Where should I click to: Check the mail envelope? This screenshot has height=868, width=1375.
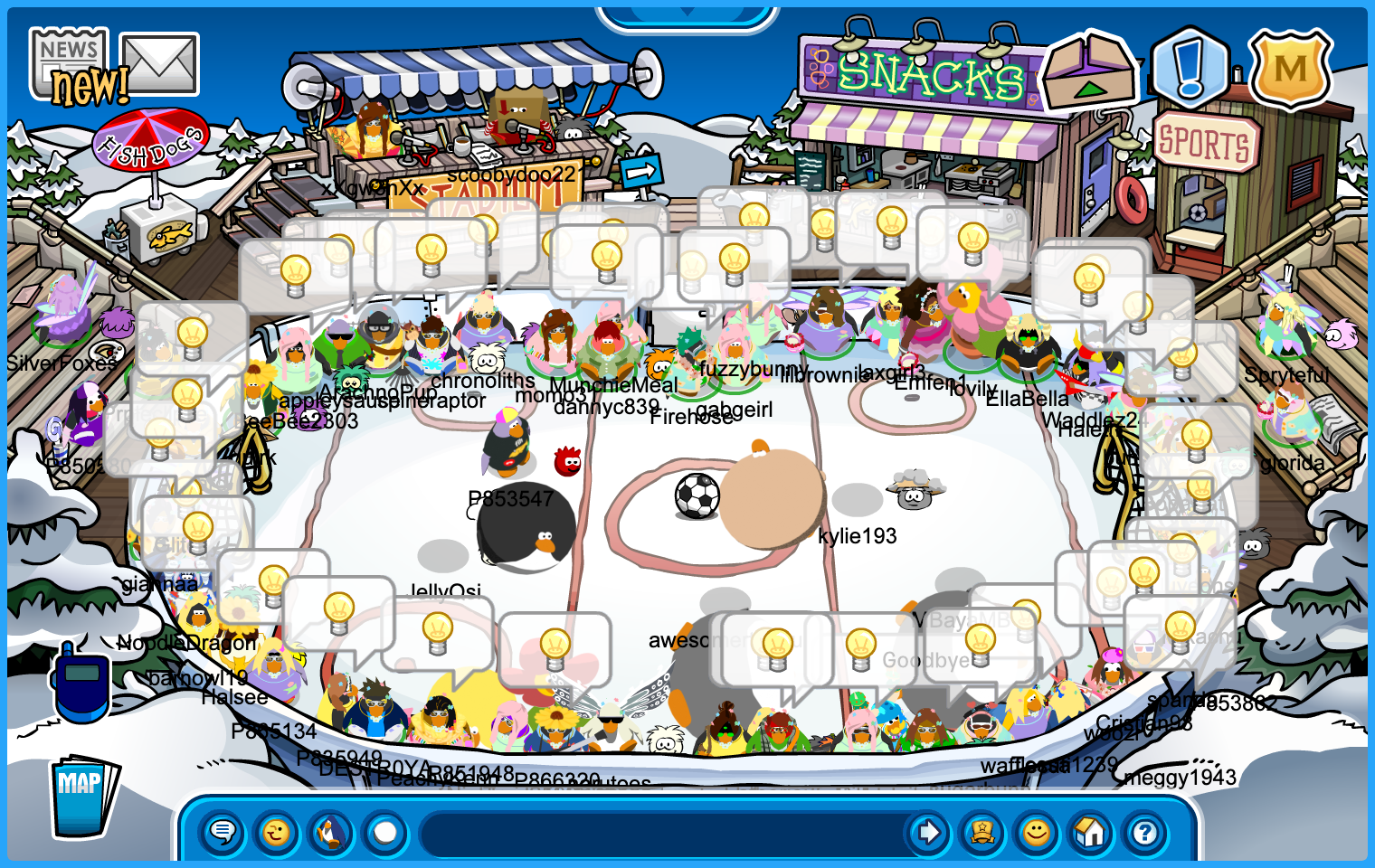[159, 63]
